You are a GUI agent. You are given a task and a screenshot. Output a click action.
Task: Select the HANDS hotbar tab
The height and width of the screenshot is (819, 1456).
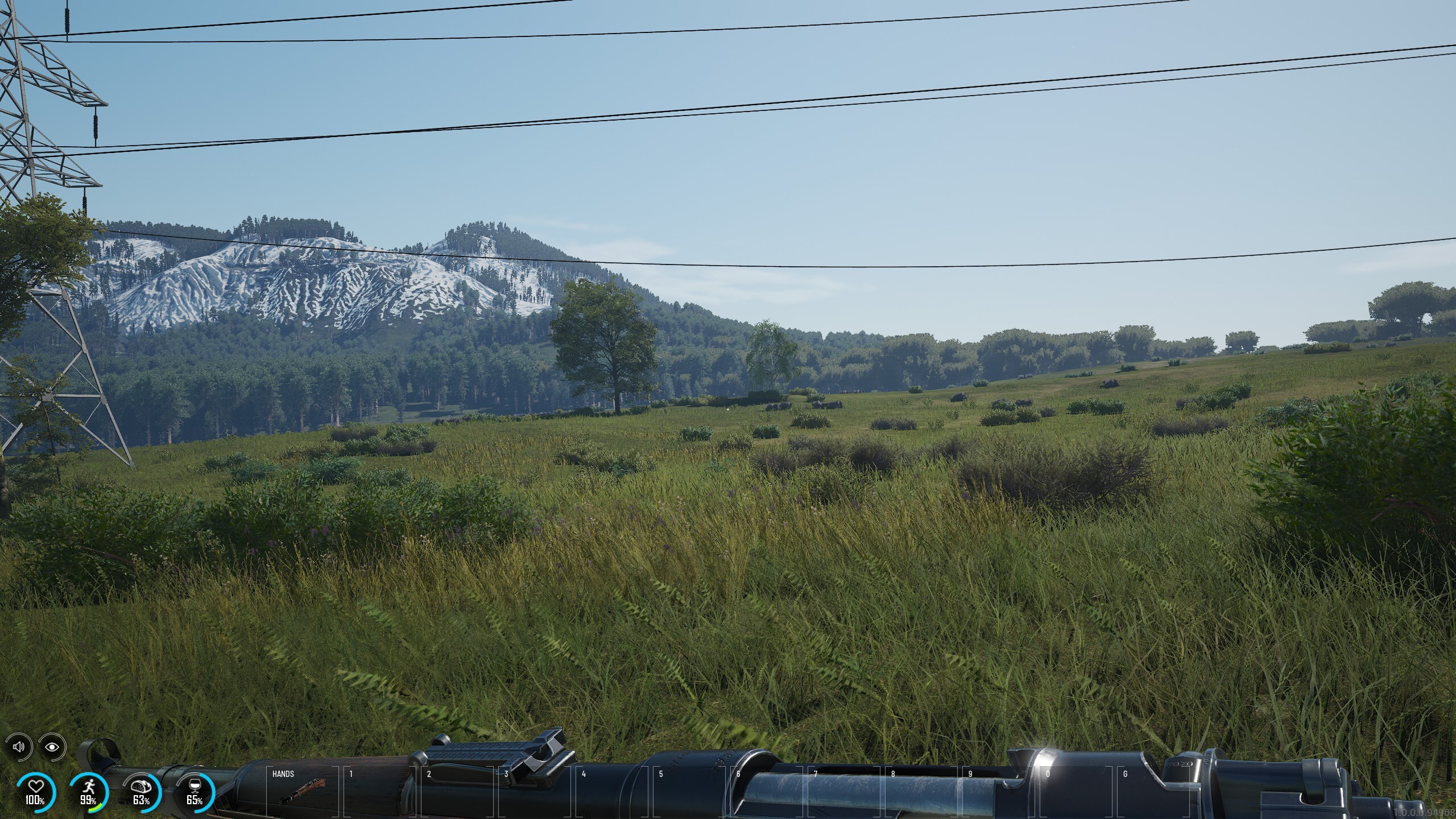(x=283, y=775)
